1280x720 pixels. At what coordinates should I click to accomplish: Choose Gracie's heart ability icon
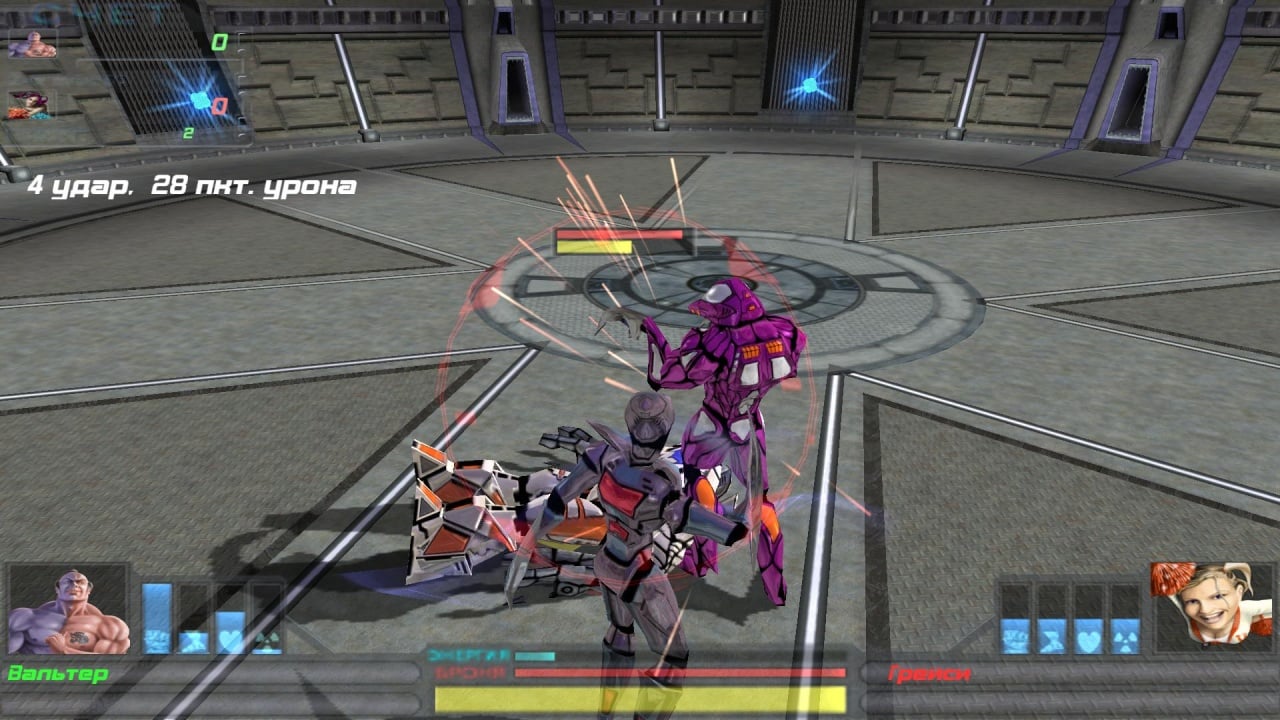1089,637
